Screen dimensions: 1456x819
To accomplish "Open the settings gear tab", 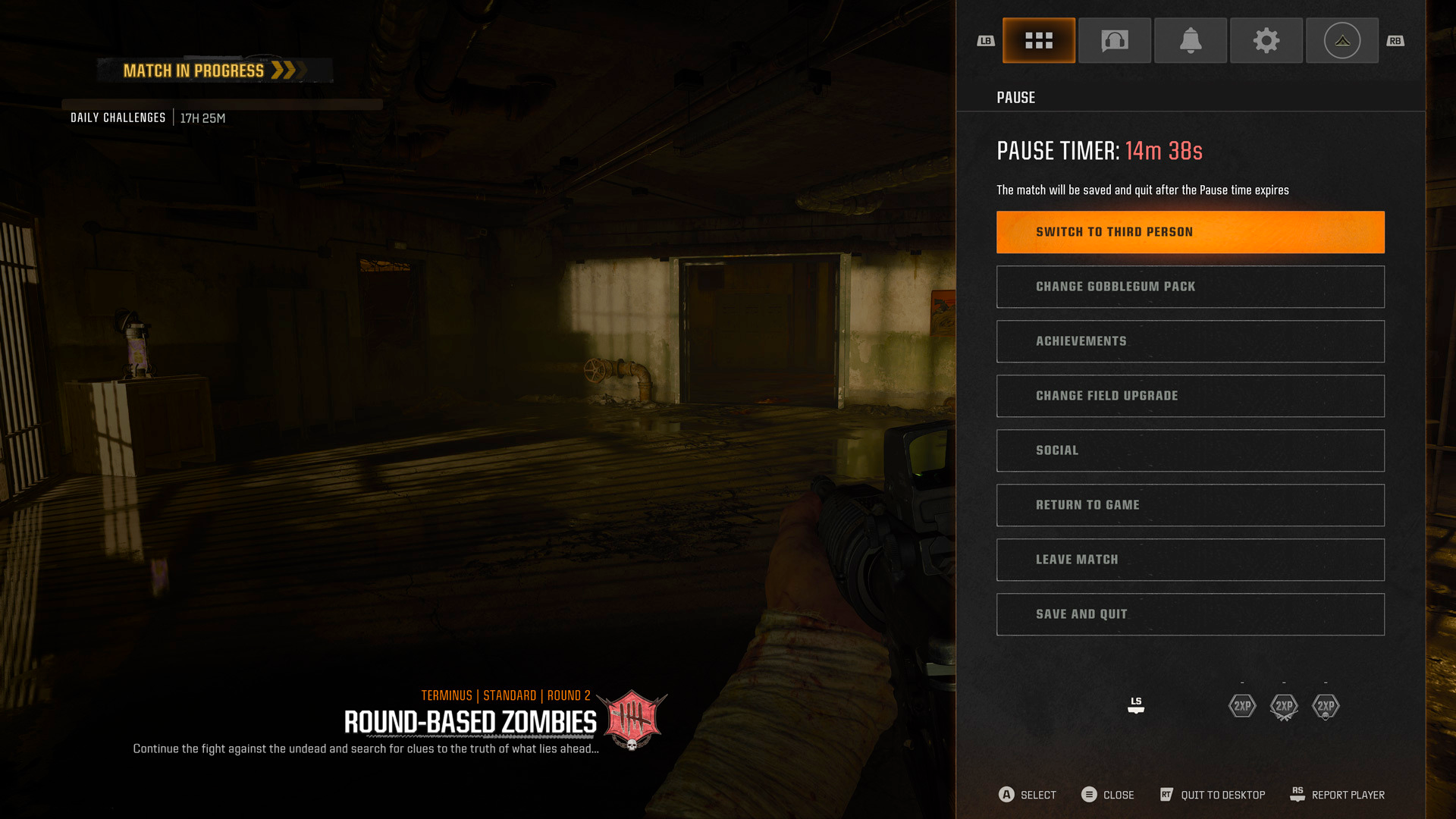I will [1266, 40].
